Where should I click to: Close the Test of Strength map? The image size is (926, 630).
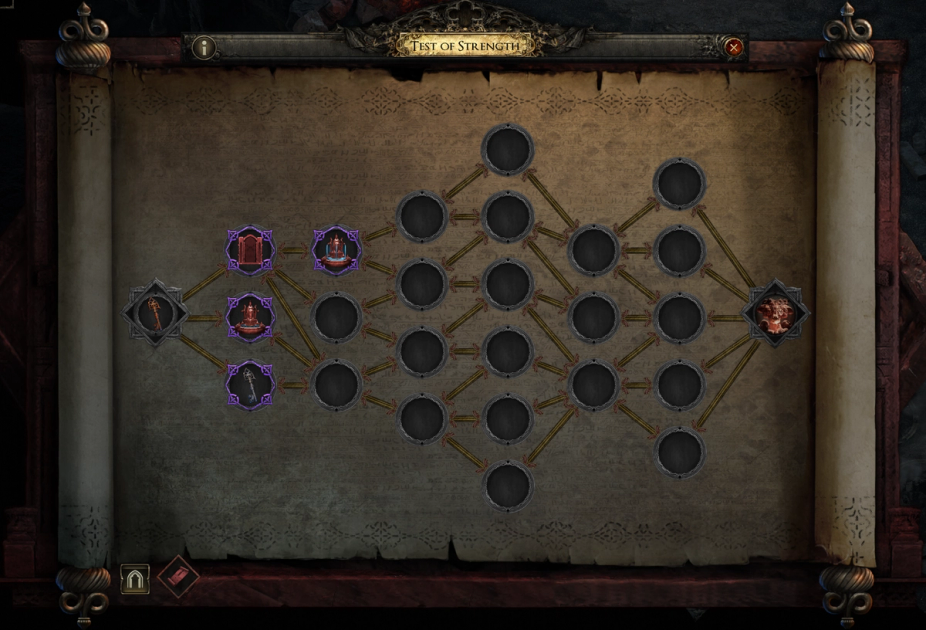pos(734,47)
